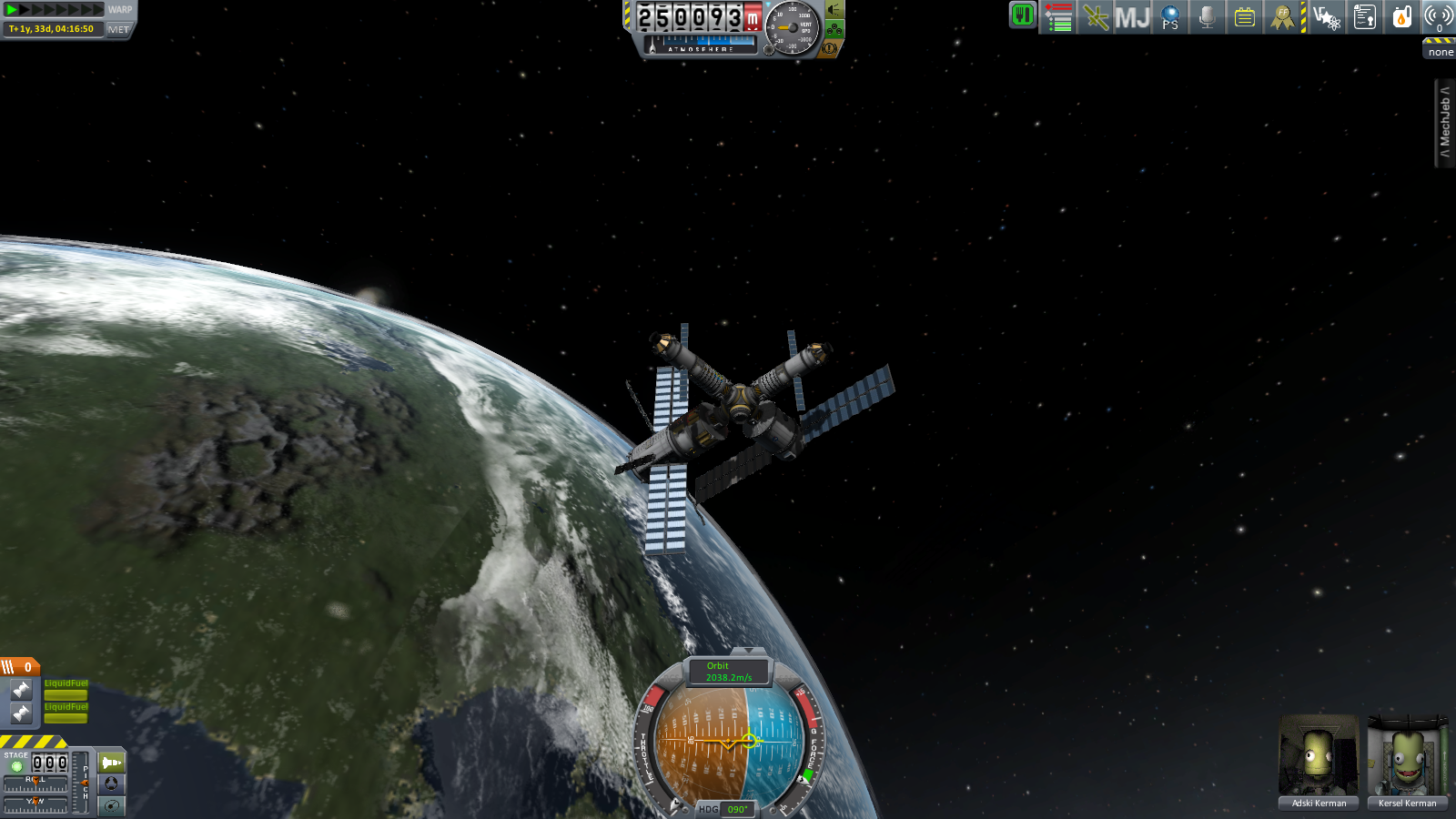The image size is (1456, 819).
Task: Open the star and atom science icon
Action: pos(1327,17)
